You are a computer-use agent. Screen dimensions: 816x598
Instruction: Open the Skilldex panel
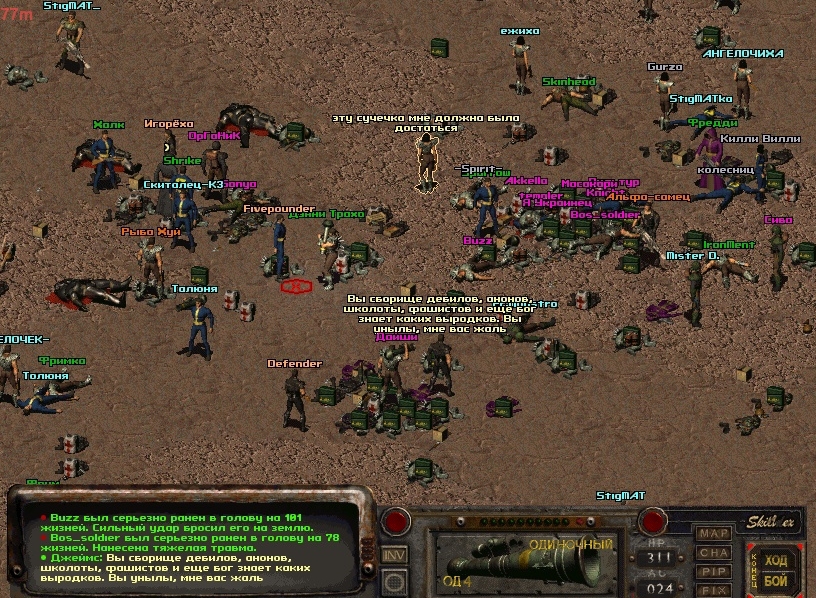(769, 522)
